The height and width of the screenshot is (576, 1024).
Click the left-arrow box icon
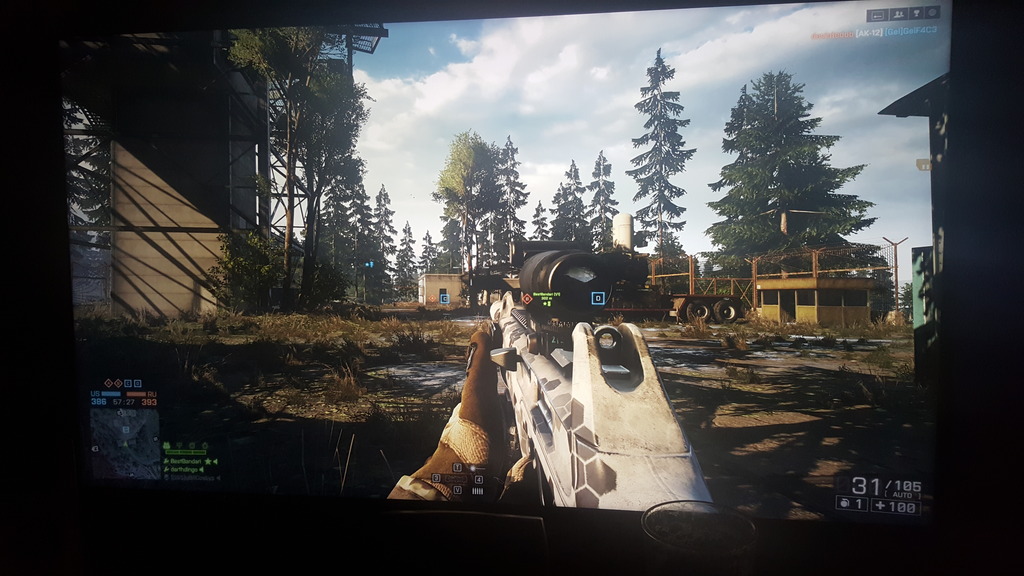click(877, 15)
